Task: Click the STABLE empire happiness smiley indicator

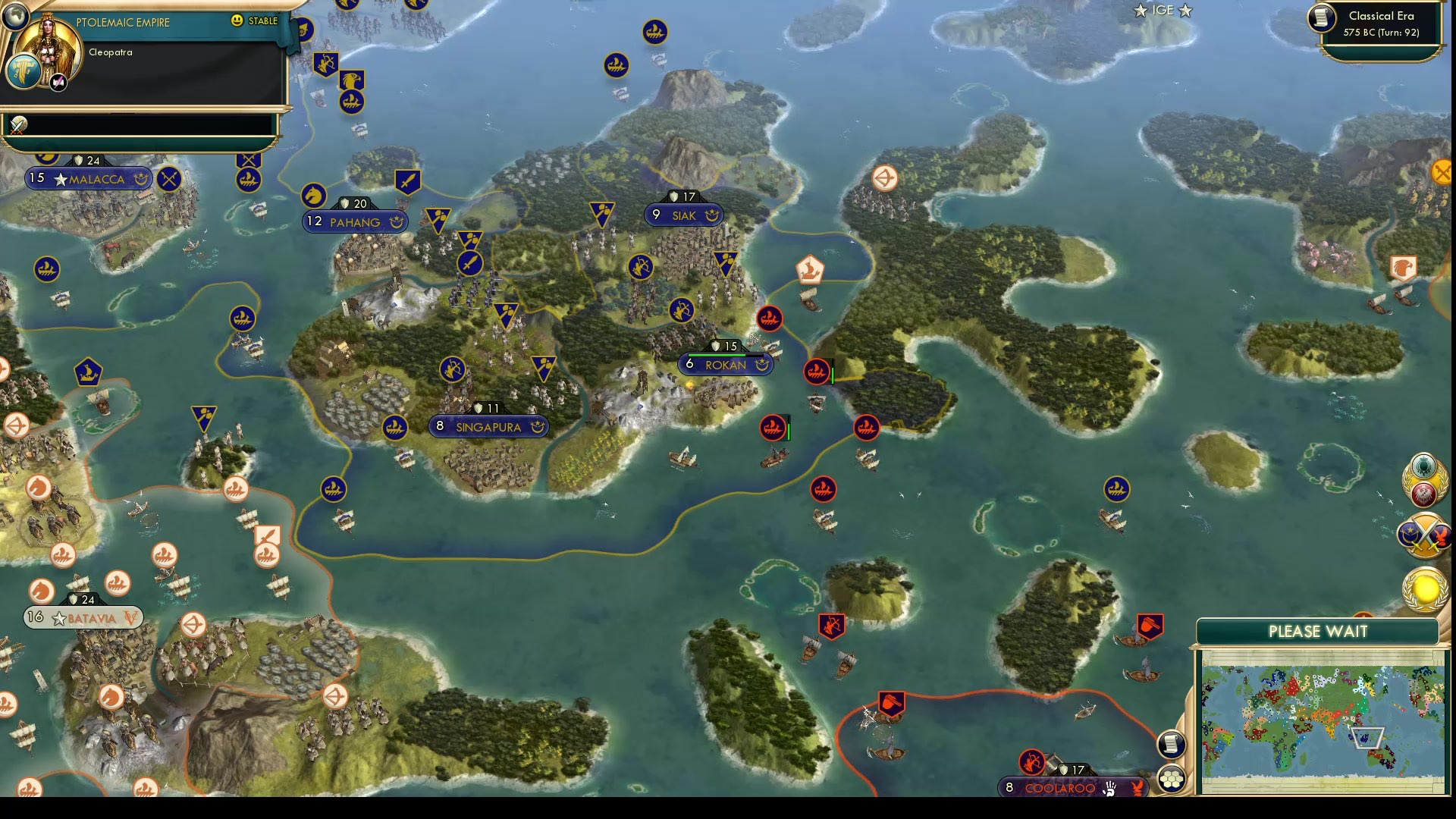Action: (236, 21)
